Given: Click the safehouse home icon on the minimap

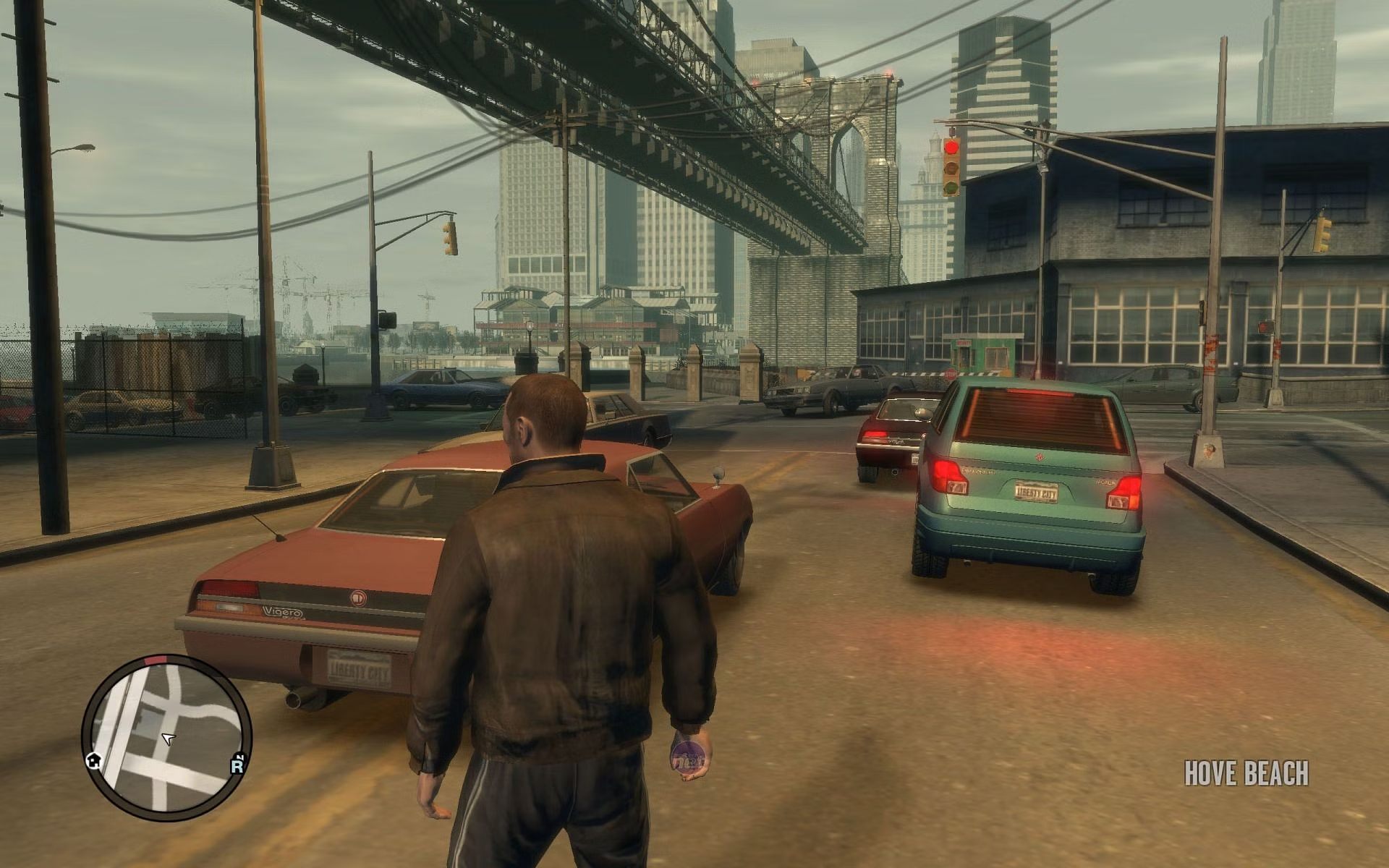Looking at the screenshot, I should (x=94, y=762).
